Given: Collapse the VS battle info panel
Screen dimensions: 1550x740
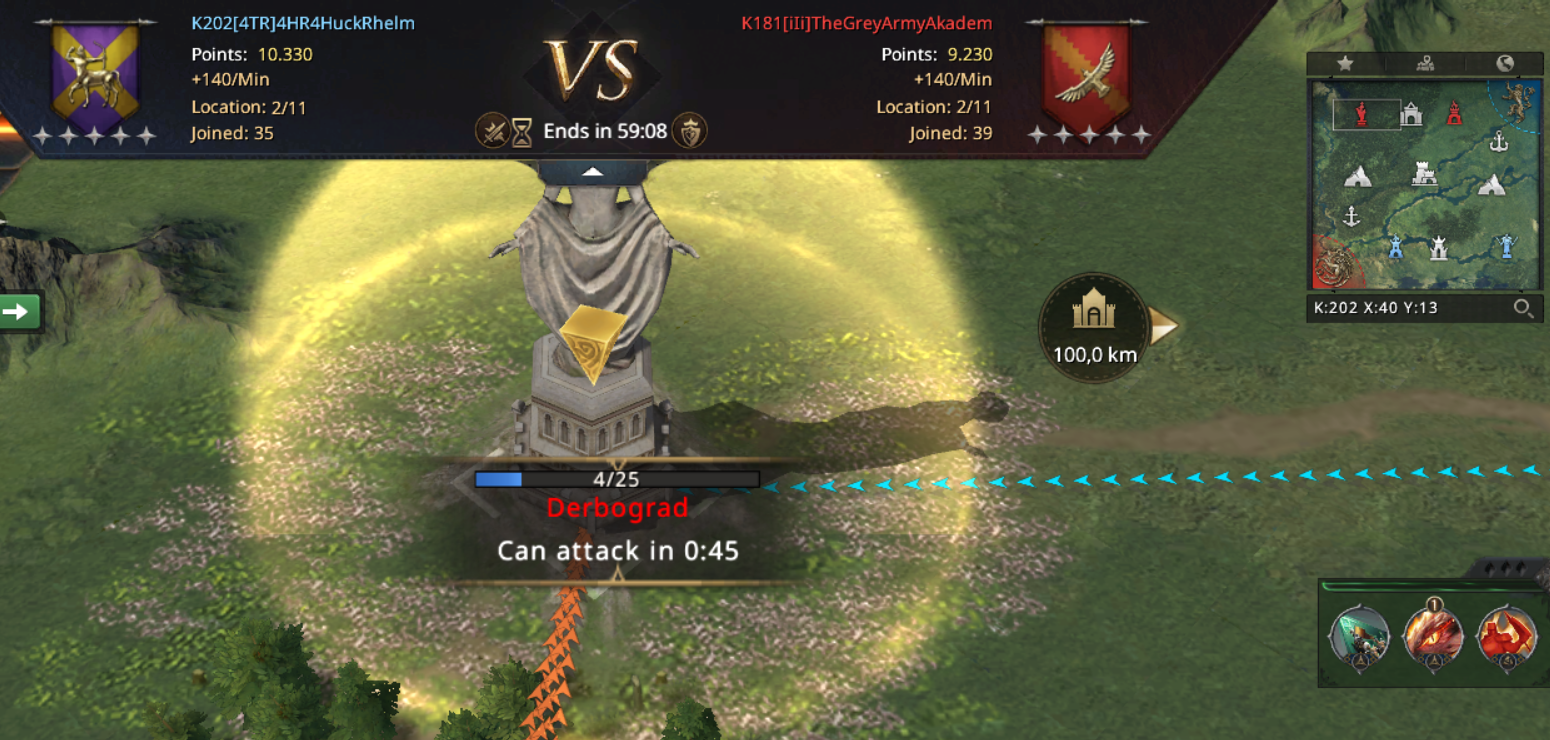Looking at the screenshot, I should pyautogui.click(x=593, y=172).
